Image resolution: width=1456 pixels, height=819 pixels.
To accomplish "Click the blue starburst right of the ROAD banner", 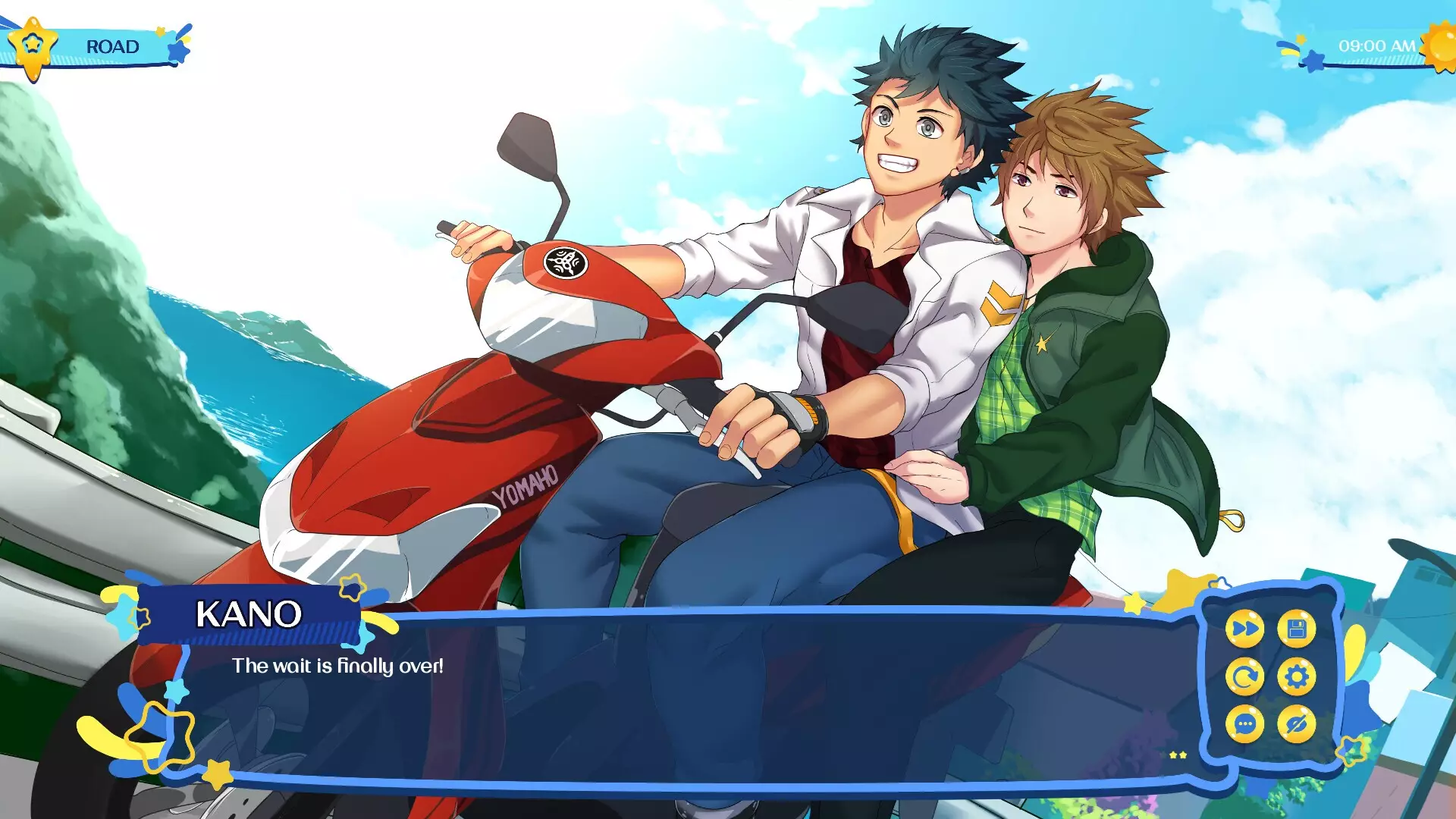I will click(x=177, y=51).
